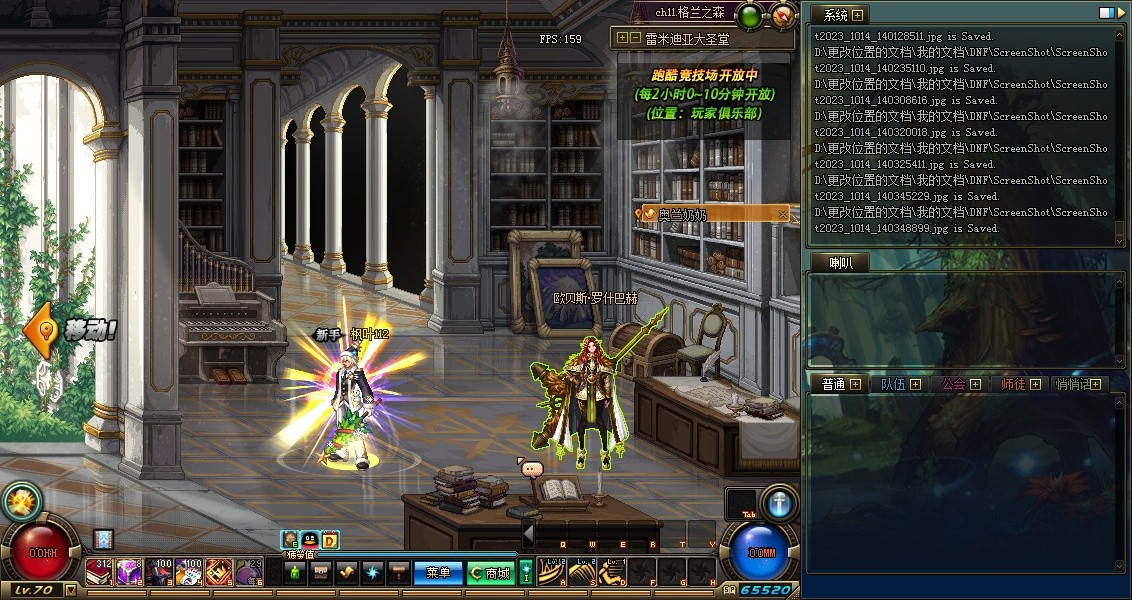Click the green orb beside the channel name
This screenshot has height=600, width=1132.
[x=748, y=15]
